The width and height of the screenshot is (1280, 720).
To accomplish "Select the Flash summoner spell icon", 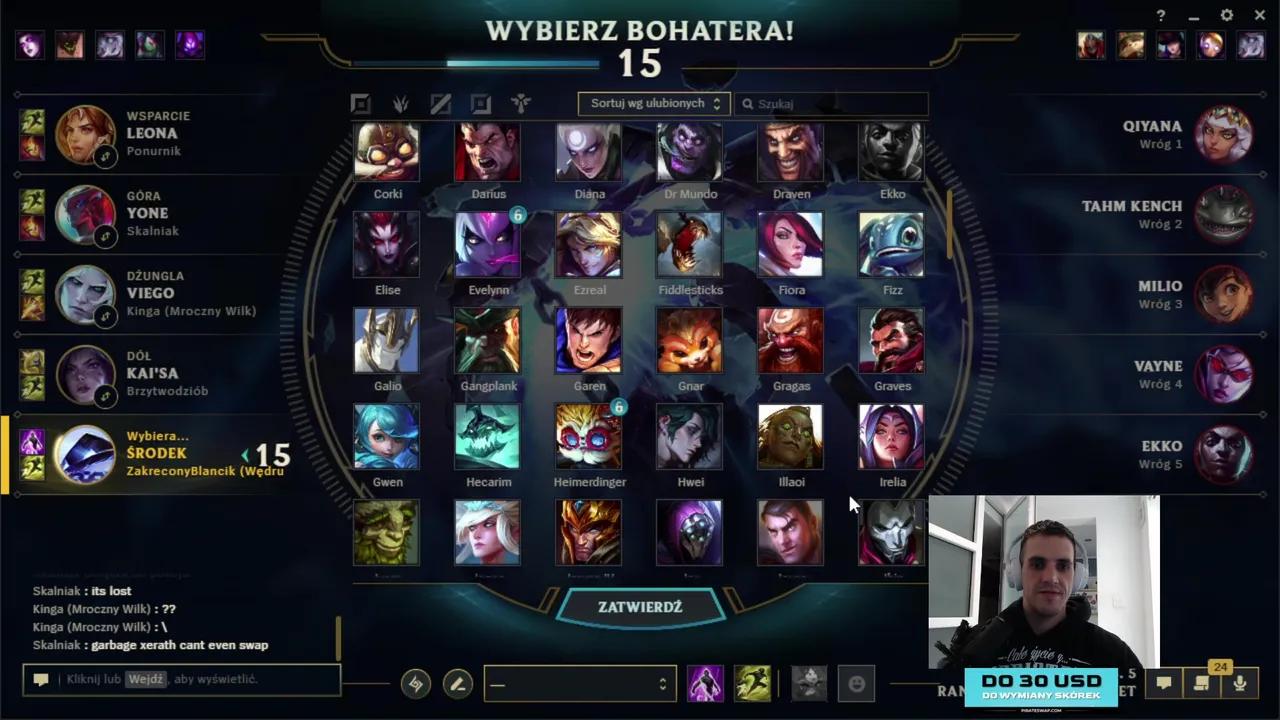I will (706, 683).
